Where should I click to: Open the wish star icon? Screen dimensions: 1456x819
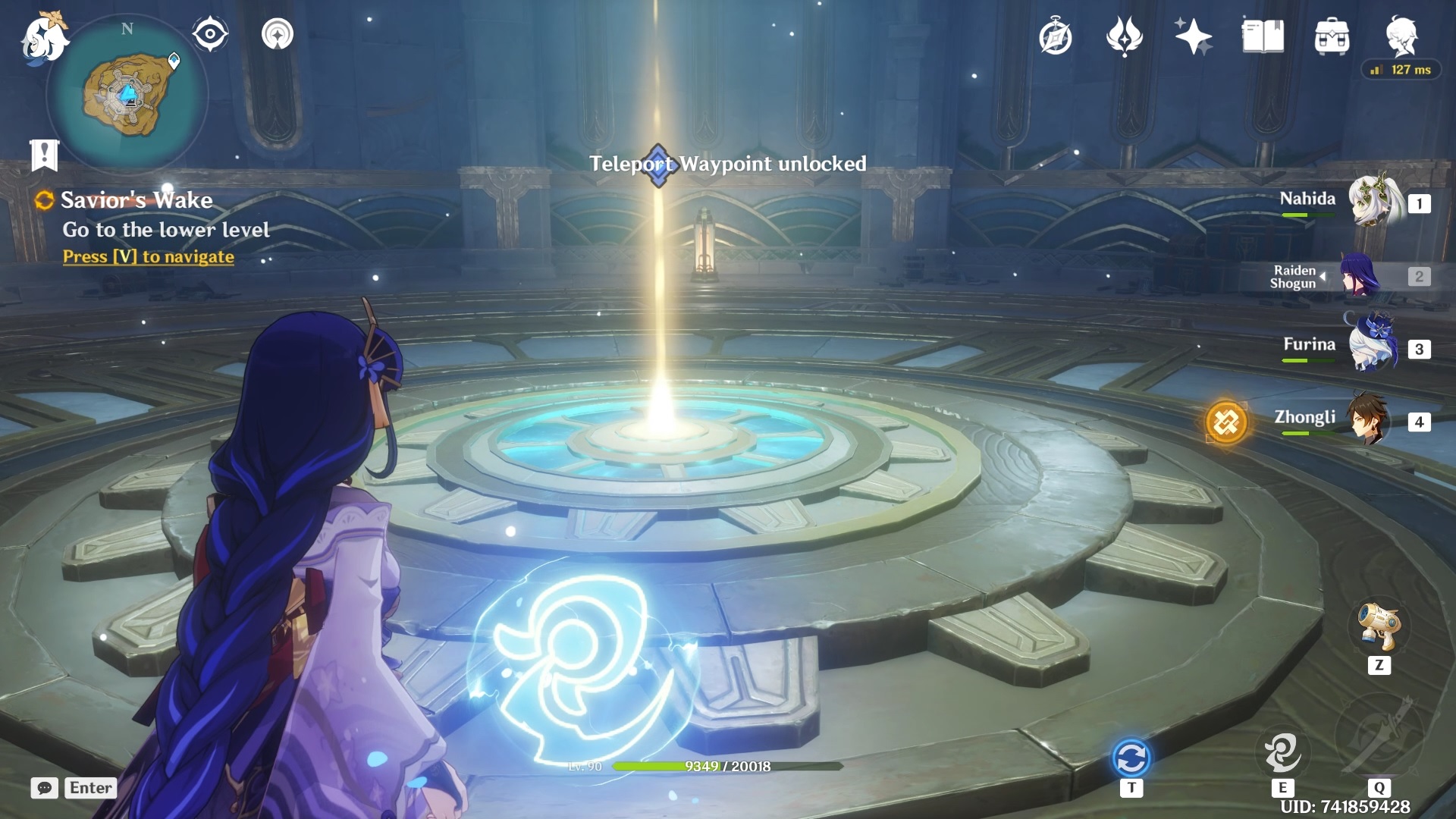click(x=1193, y=36)
